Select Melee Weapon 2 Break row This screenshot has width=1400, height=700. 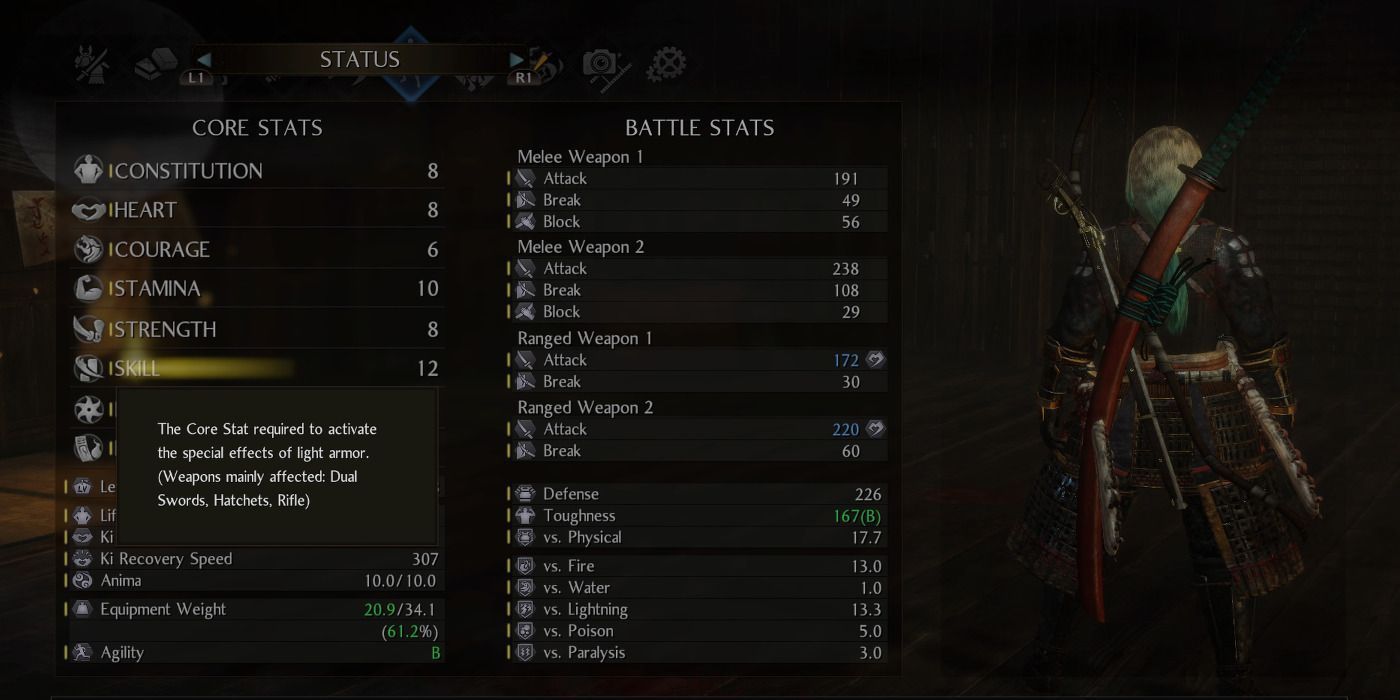698,290
